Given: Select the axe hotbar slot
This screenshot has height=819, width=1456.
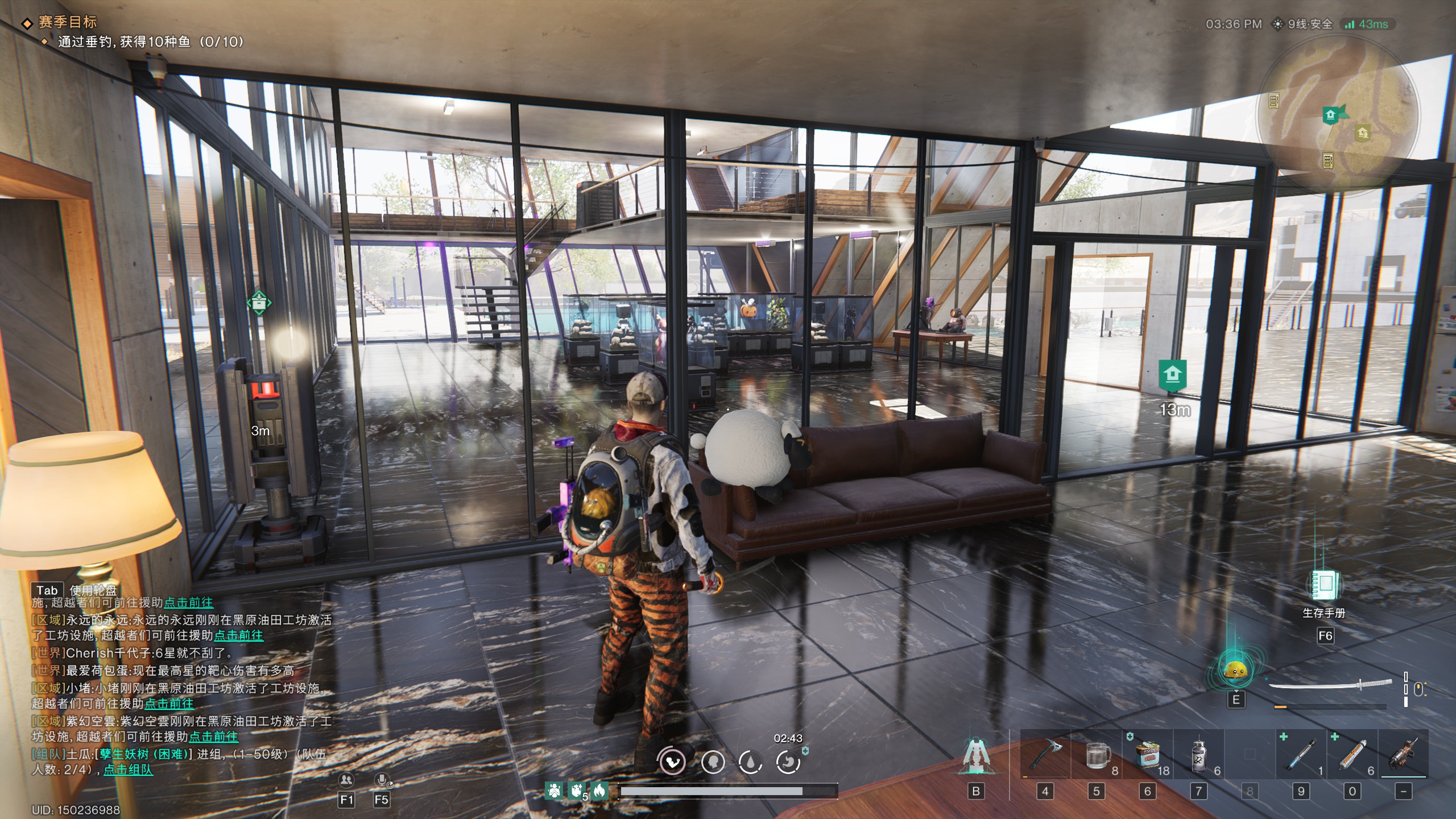Looking at the screenshot, I should coord(1045,755).
